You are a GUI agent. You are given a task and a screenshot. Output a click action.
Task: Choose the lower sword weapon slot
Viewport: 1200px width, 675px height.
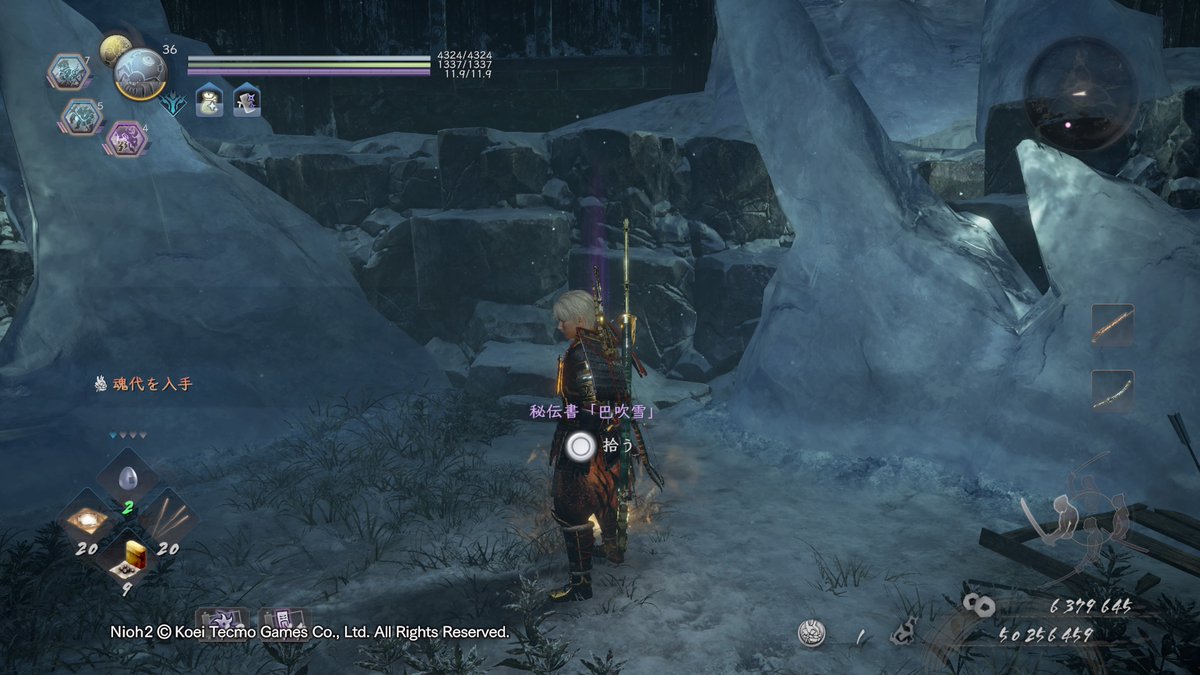[1112, 391]
